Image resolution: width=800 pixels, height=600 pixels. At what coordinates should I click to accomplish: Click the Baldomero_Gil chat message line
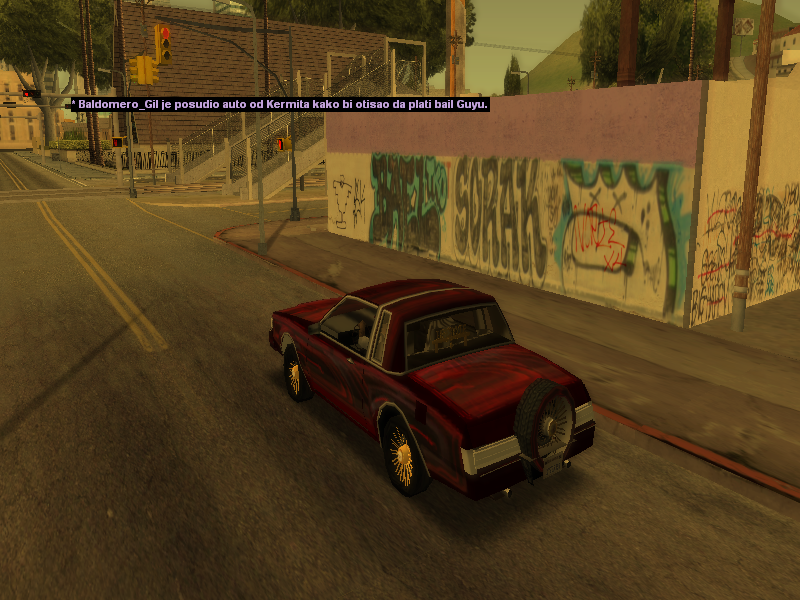point(277,103)
